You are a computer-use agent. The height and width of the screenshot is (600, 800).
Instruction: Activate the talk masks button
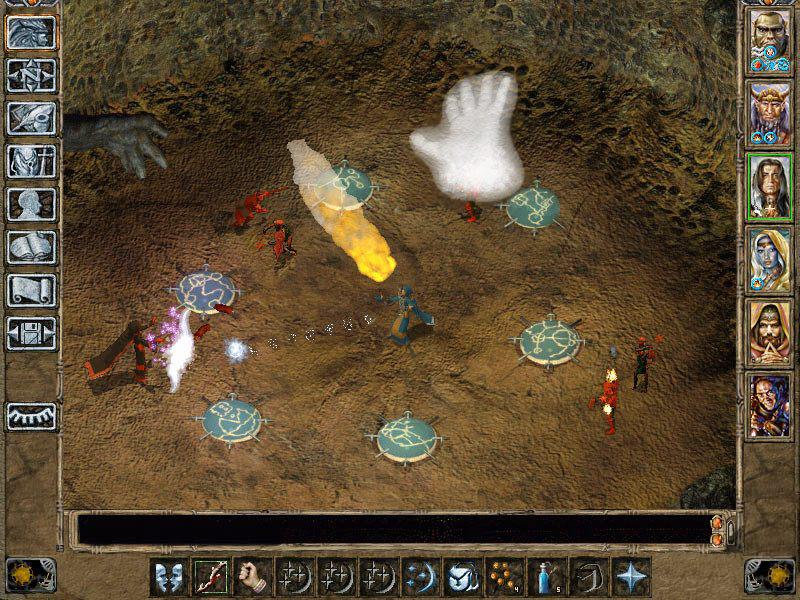pyautogui.click(x=166, y=576)
